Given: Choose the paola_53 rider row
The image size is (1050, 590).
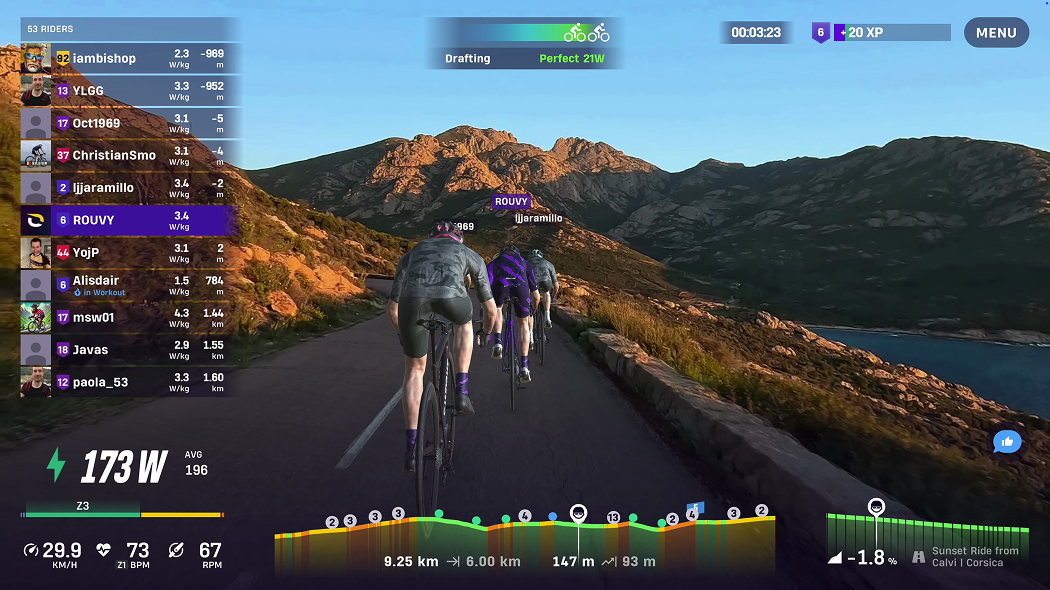Looking at the screenshot, I should (130, 382).
